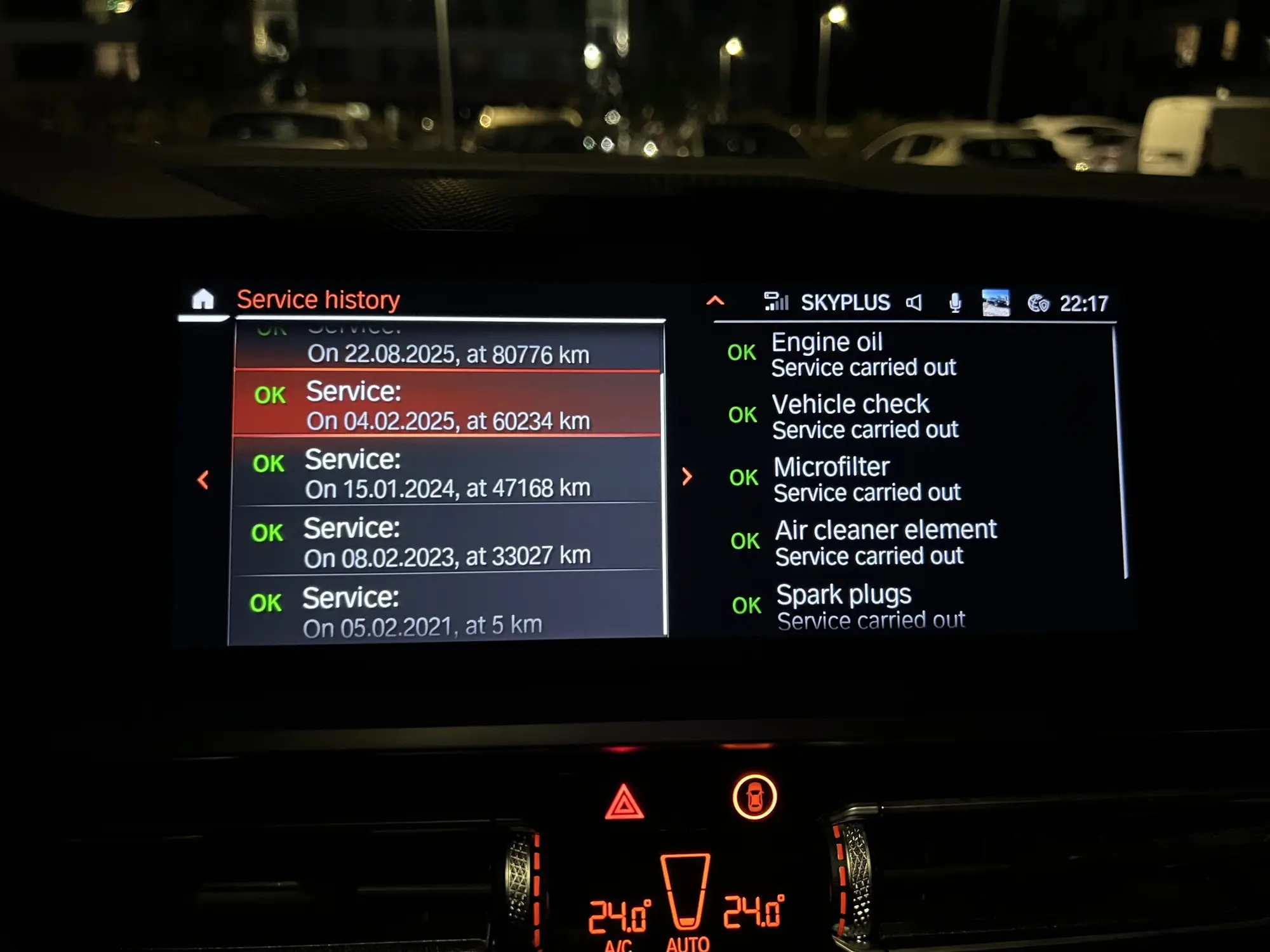Open the 05.02.2021 service at 5 km

tap(444, 611)
